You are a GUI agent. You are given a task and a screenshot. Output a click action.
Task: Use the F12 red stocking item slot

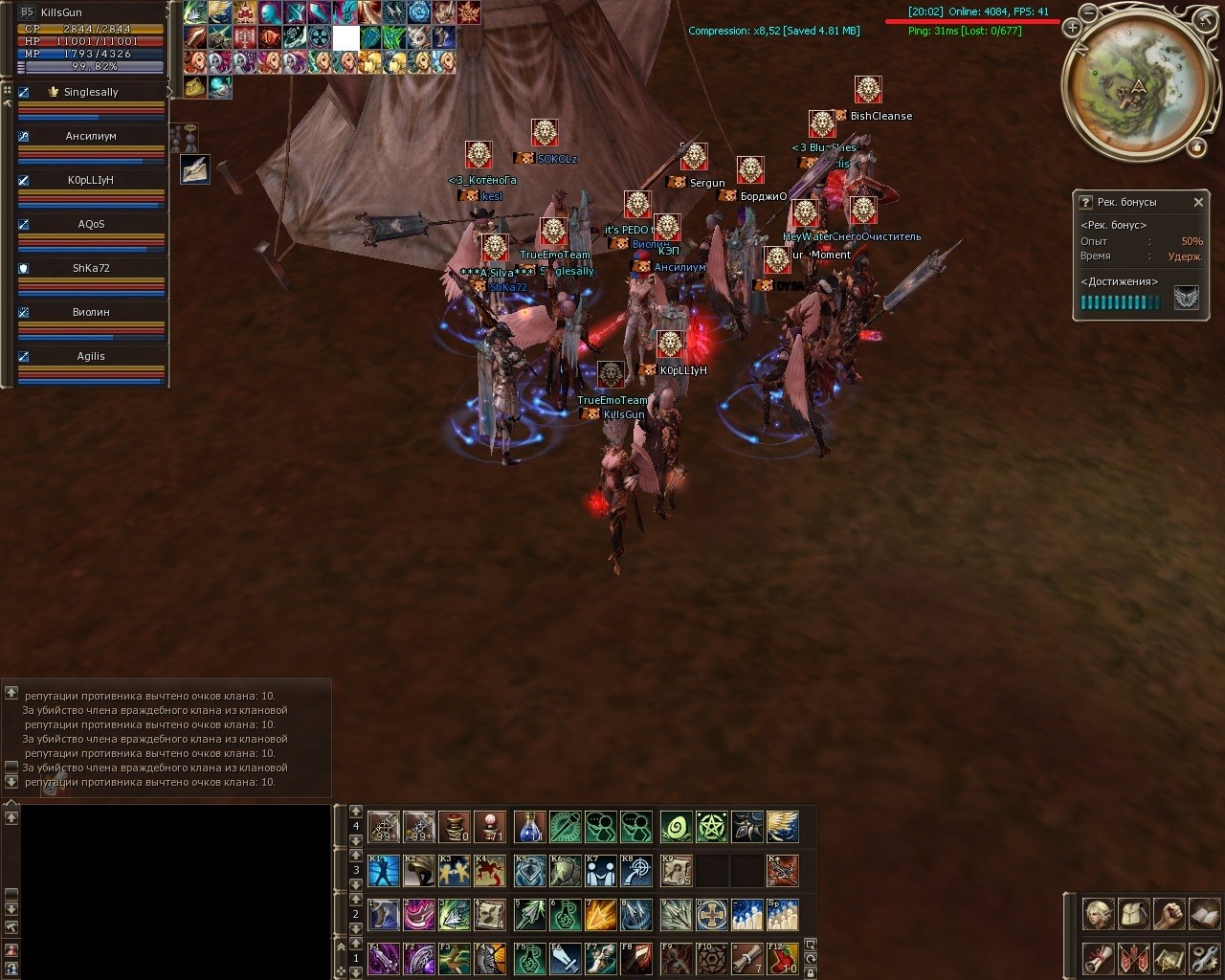point(783,959)
